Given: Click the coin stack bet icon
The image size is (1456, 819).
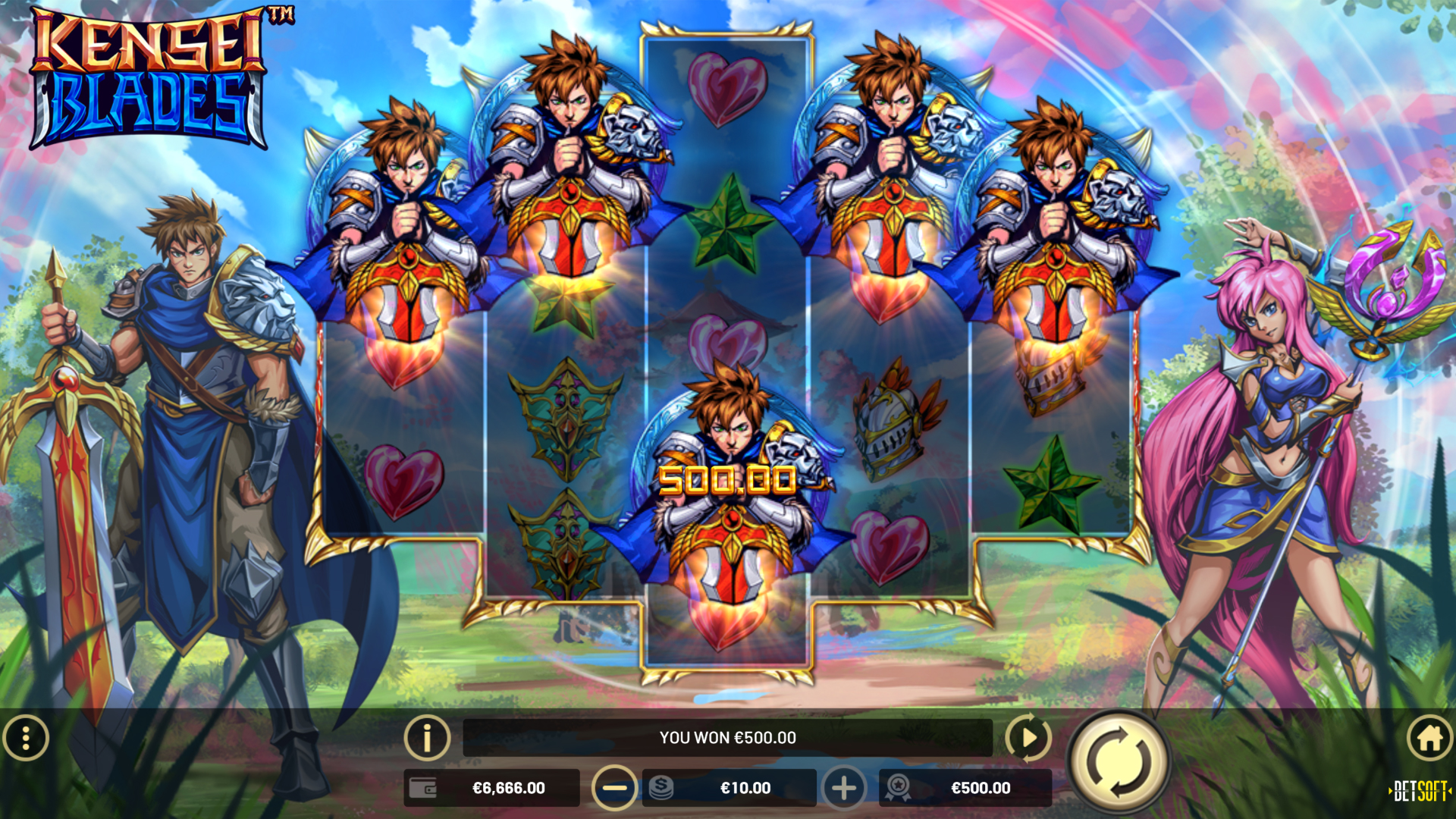Looking at the screenshot, I should (x=662, y=788).
